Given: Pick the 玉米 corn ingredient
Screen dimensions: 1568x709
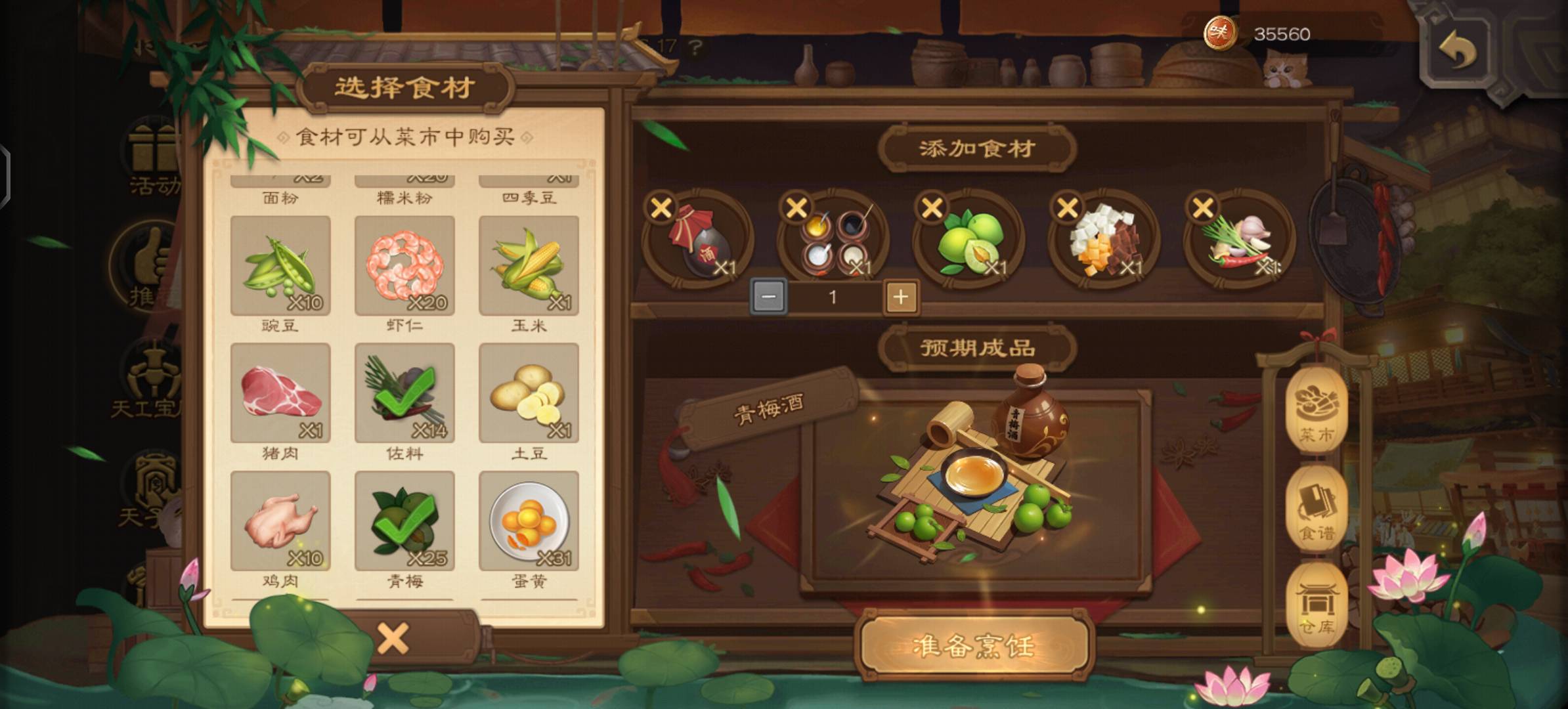Looking at the screenshot, I should point(529,266).
